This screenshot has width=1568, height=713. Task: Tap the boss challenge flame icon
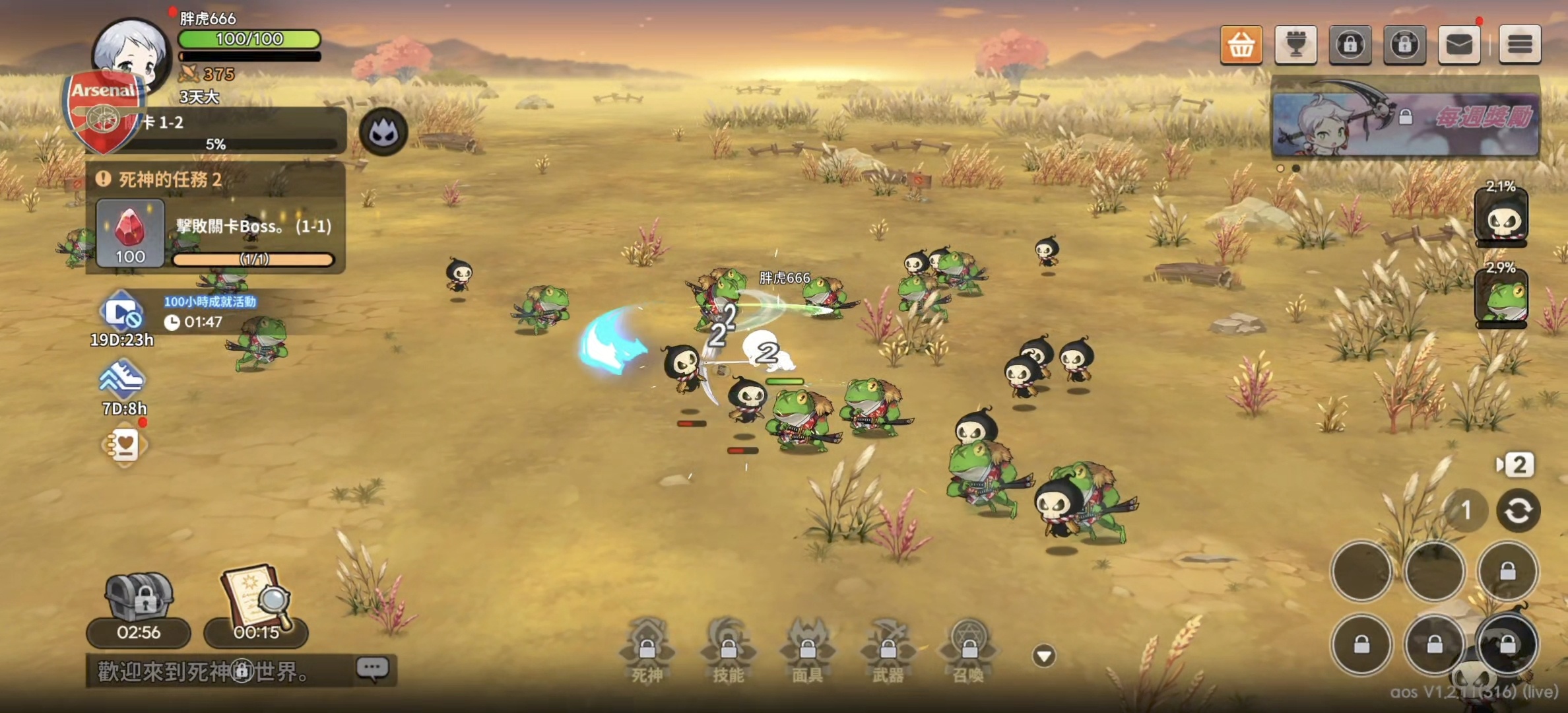coord(383,133)
